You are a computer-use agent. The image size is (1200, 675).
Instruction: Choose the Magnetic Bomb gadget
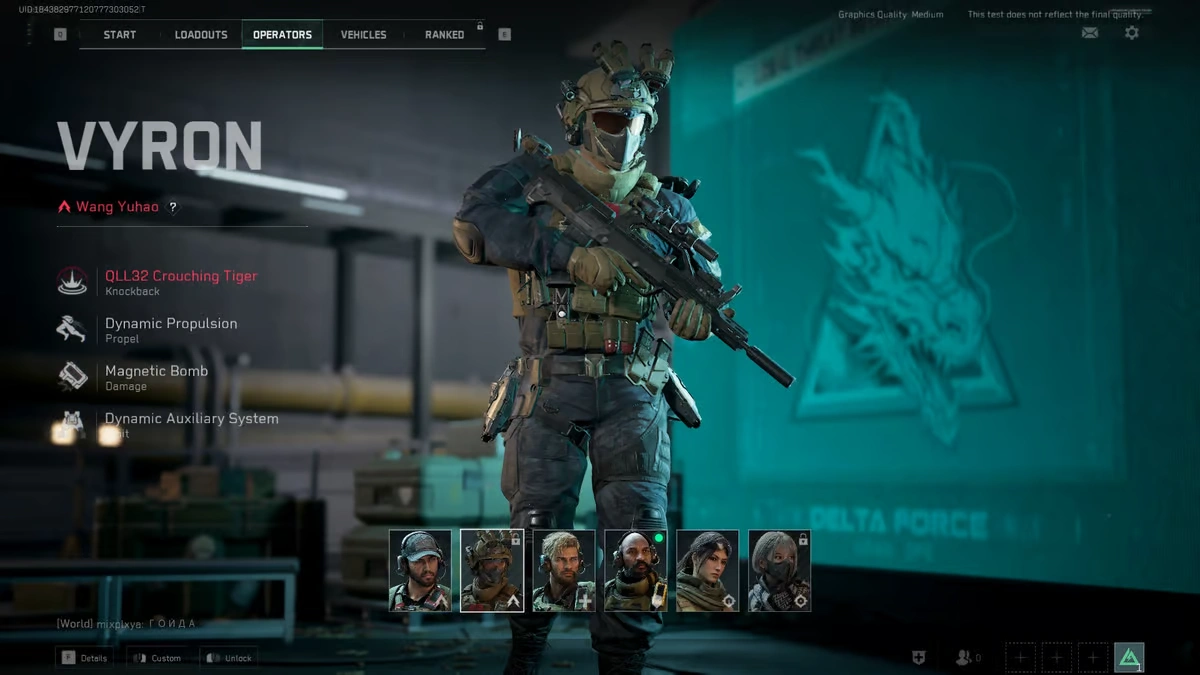tap(156, 376)
